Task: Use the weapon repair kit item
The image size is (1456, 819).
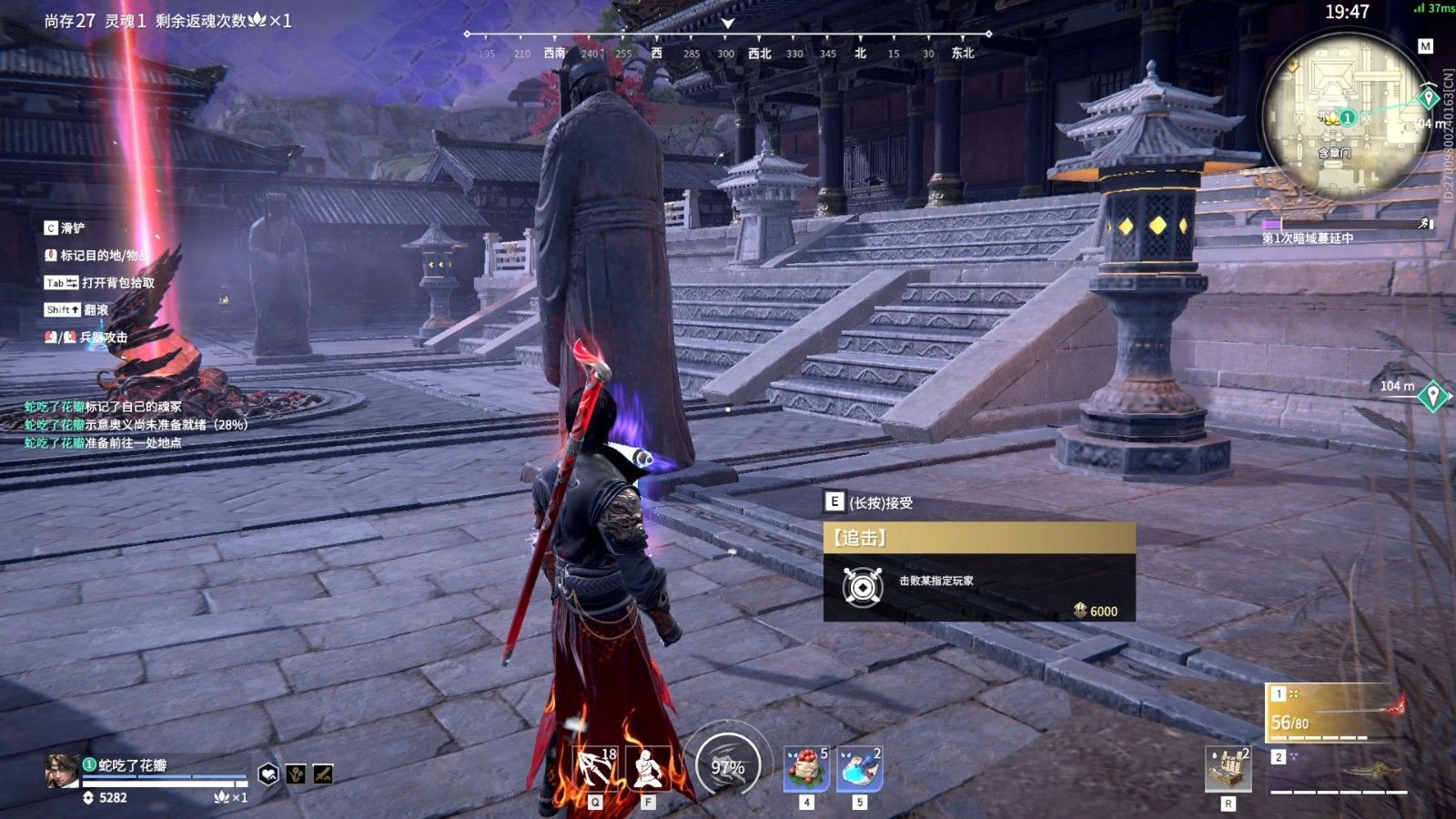Action: click(x=1228, y=770)
